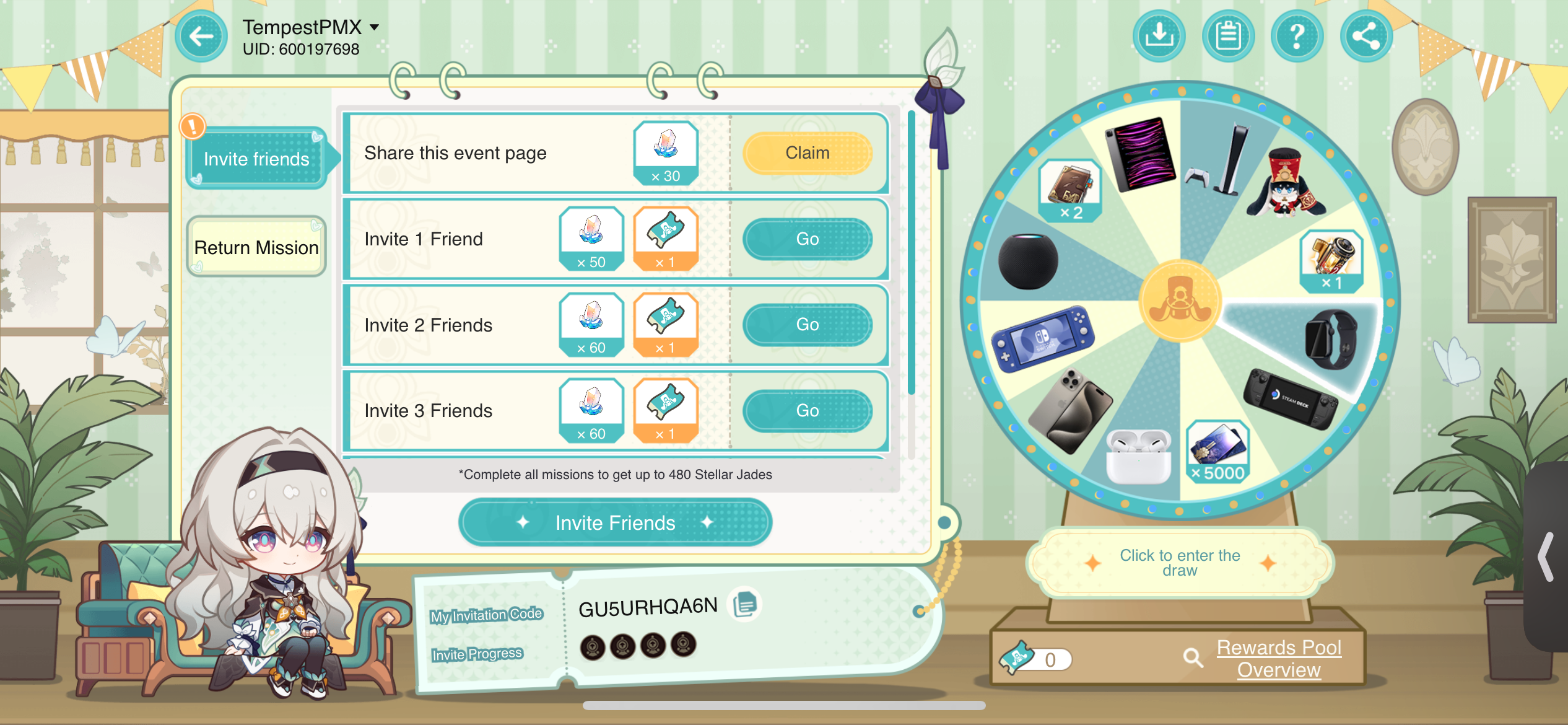Copy the invitation code GU5URHQA6N
The width and height of the screenshot is (1568, 725).
pos(746,605)
